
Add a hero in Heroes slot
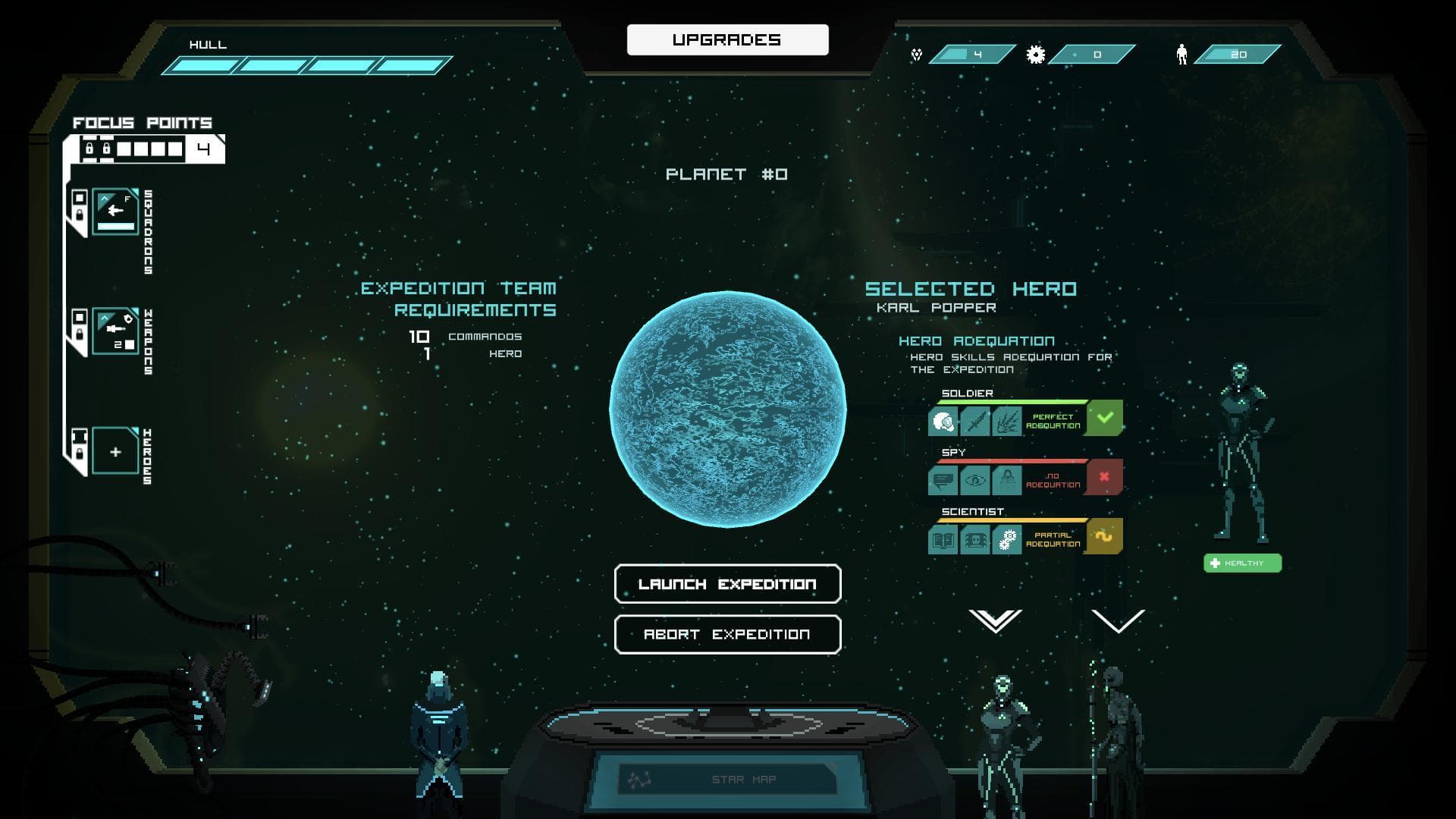pyautogui.click(x=115, y=452)
